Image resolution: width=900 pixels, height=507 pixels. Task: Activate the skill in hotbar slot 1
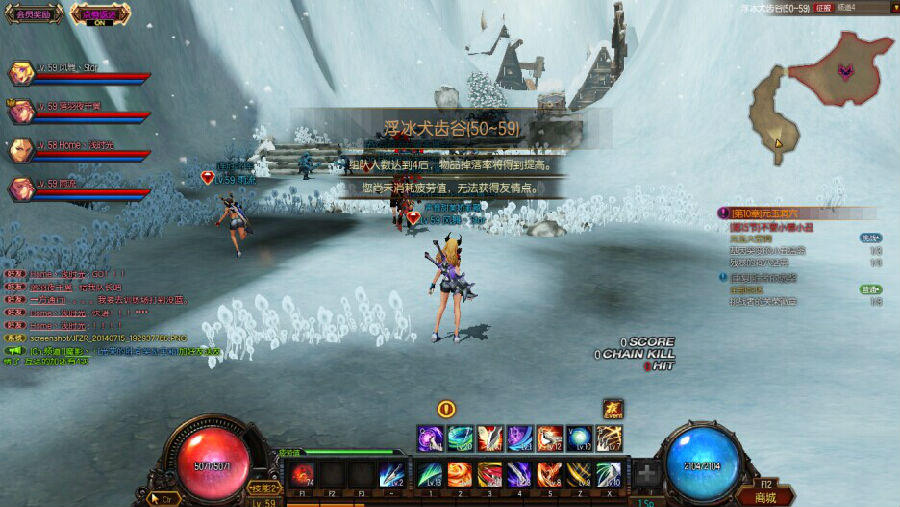tap(430, 474)
